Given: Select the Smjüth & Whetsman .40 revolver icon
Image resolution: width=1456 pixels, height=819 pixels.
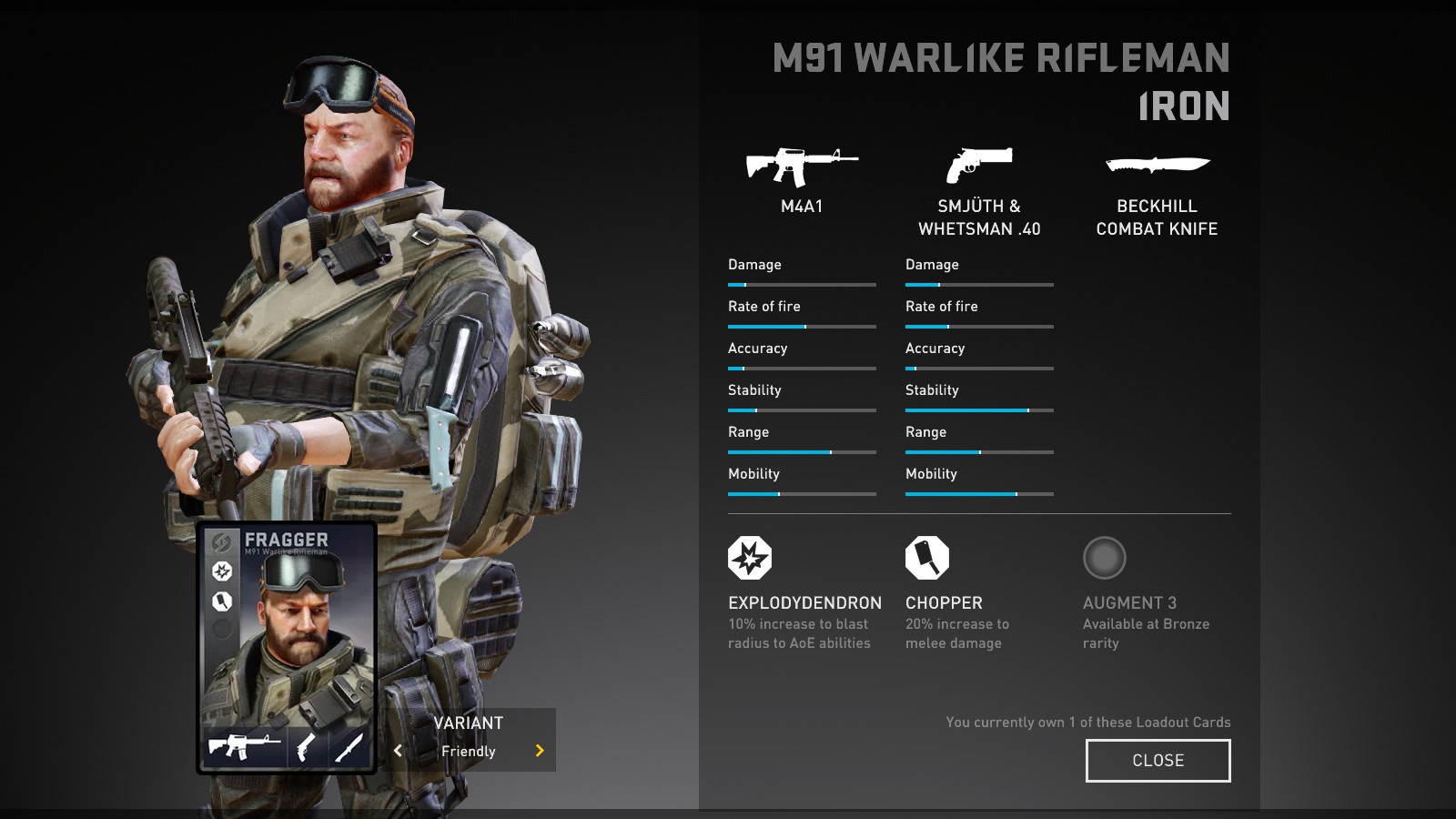Looking at the screenshot, I should click(978, 166).
